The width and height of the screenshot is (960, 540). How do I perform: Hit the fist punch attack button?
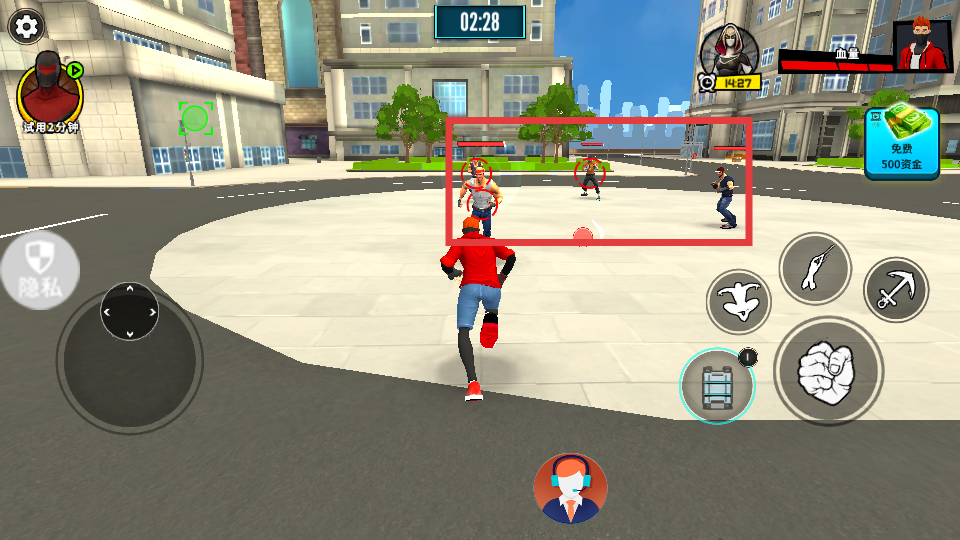pyautogui.click(x=828, y=371)
